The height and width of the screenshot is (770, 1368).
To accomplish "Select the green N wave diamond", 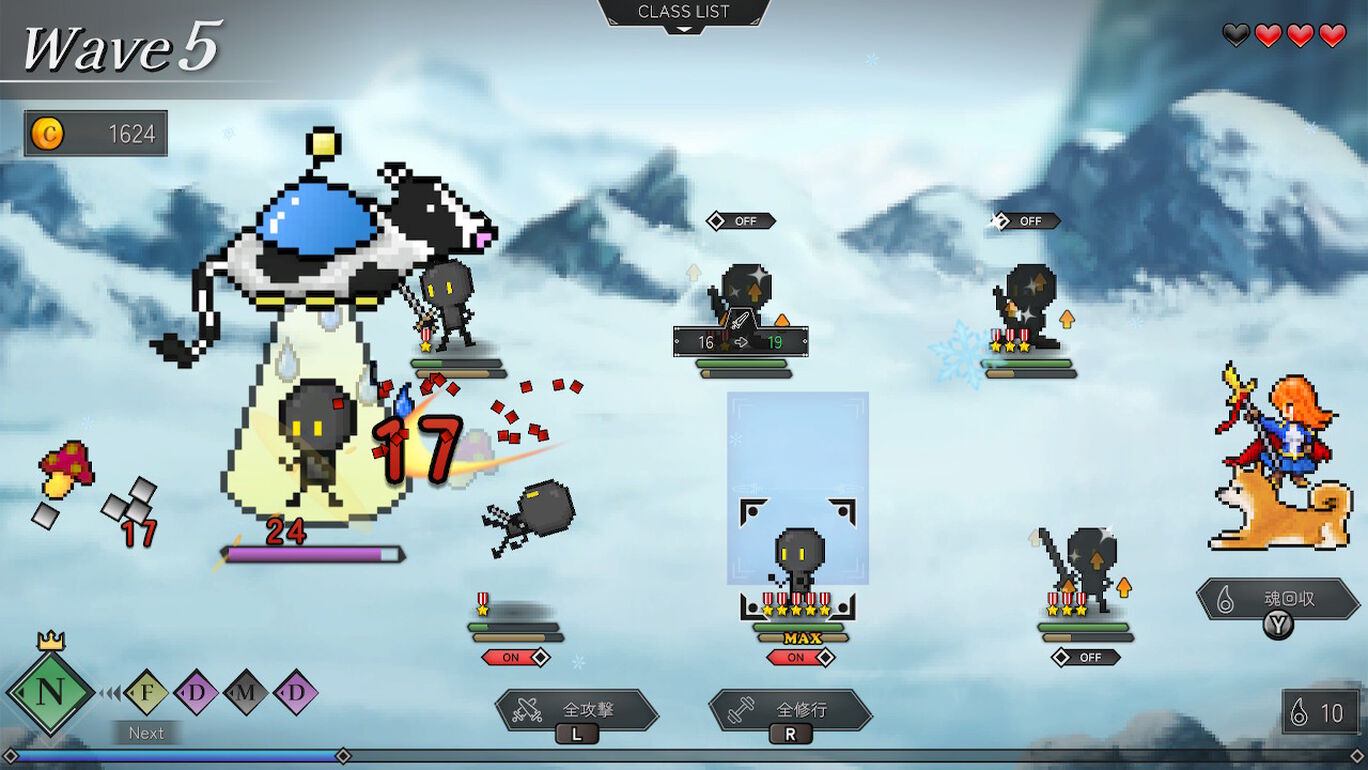I will point(49,692).
